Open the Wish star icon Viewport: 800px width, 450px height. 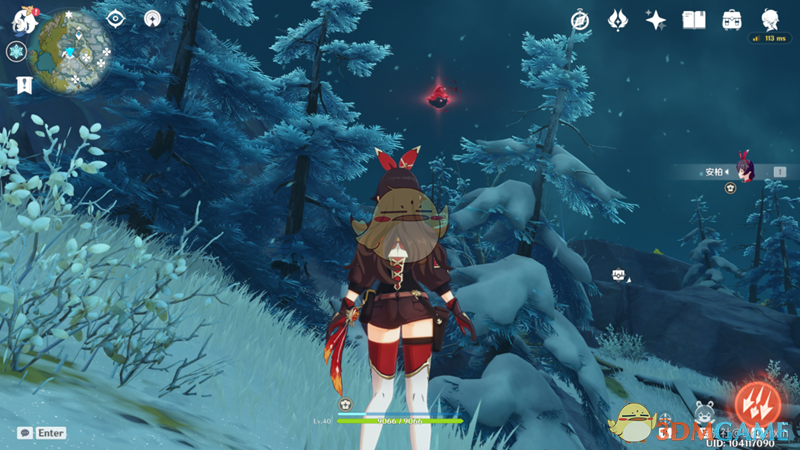[656, 20]
